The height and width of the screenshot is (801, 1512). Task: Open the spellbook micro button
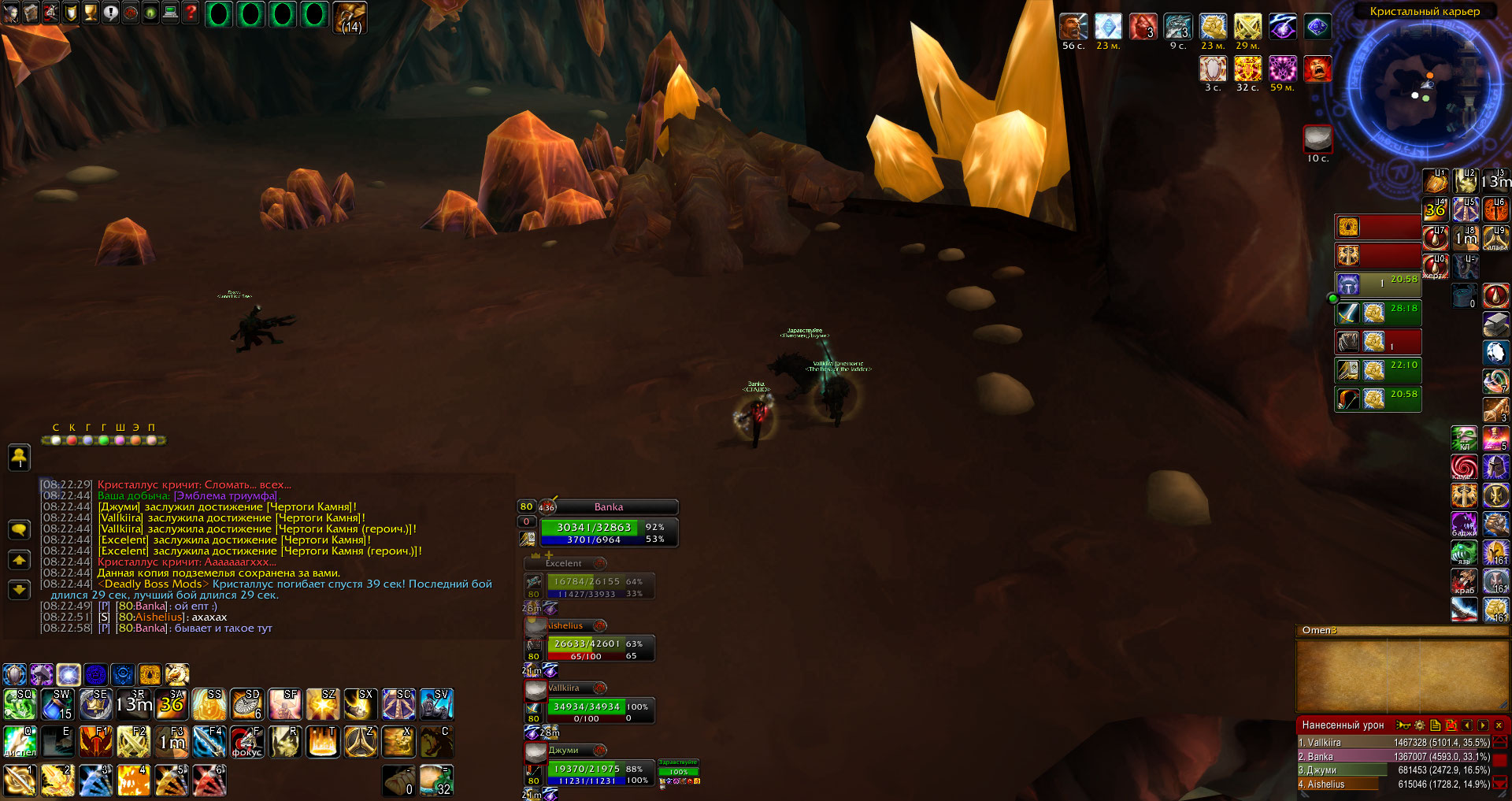point(31,13)
